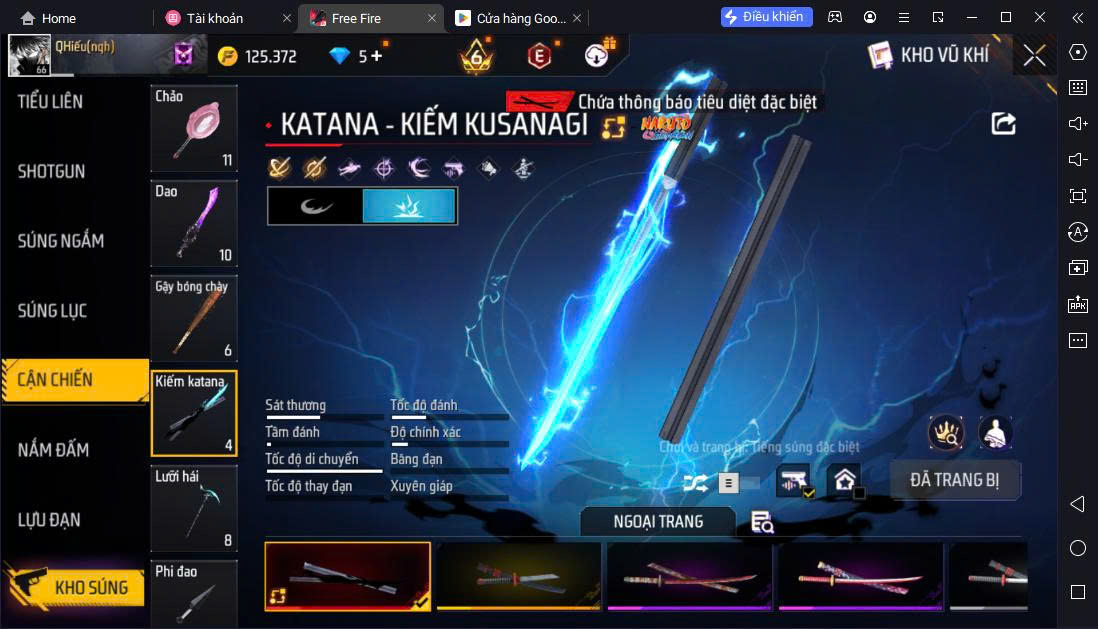
Task: Close the weapon vault with X
Action: pos(1034,56)
